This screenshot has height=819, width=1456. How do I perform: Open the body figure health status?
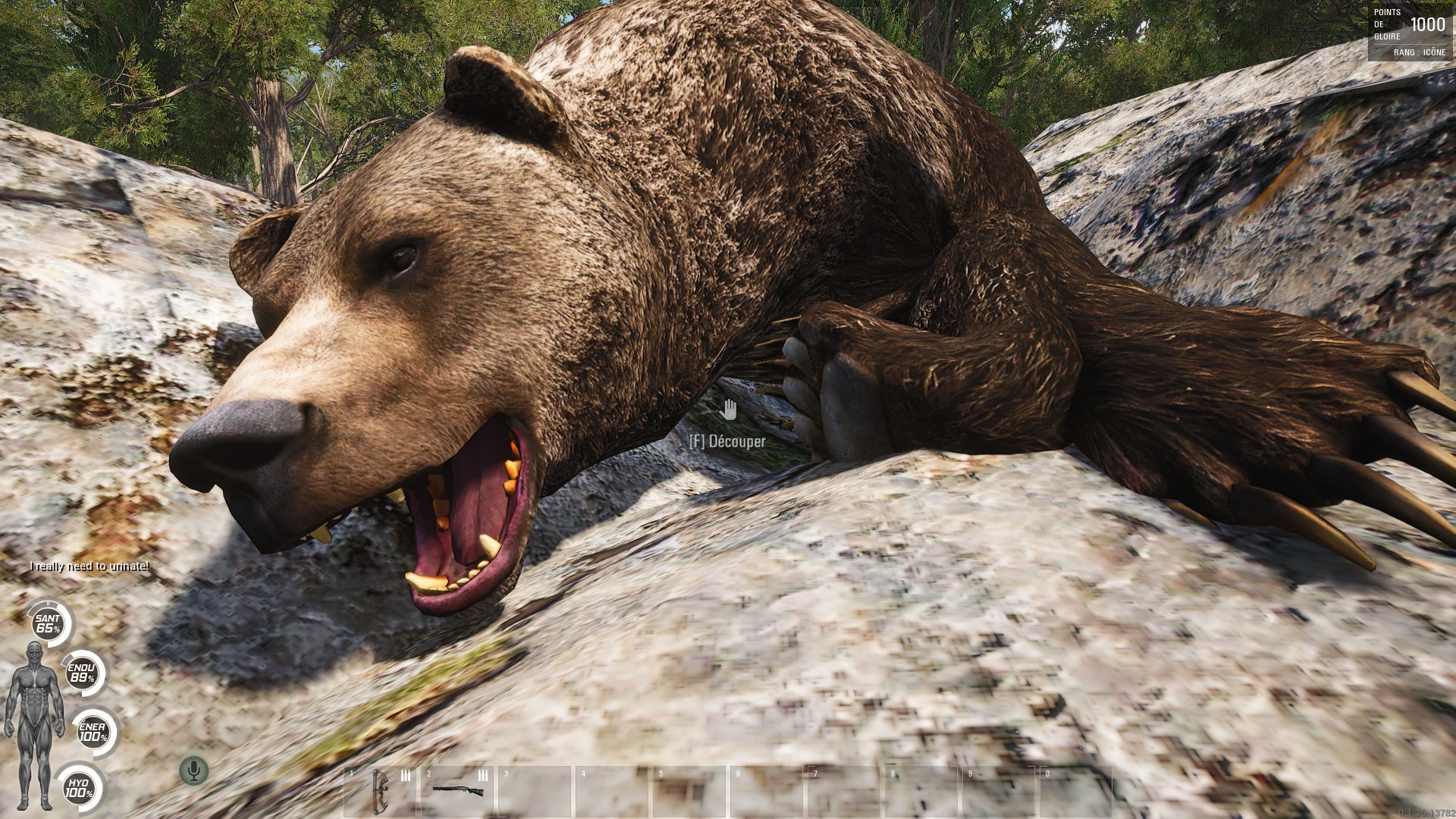(x=34, y=724)
